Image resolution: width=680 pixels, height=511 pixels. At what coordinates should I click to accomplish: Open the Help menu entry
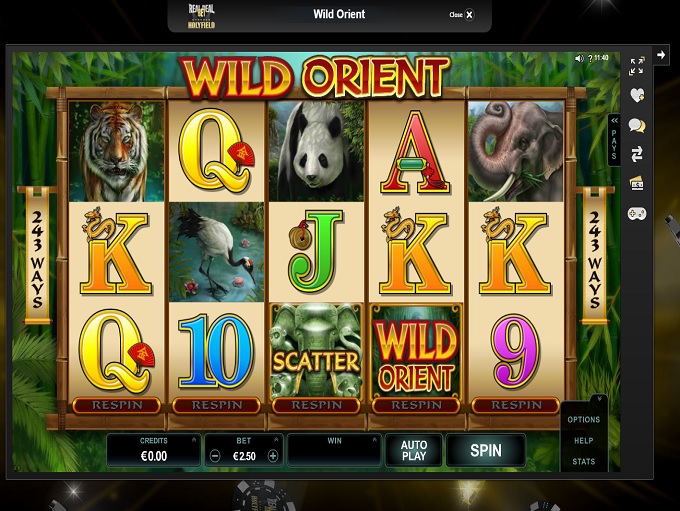[584, 441]
